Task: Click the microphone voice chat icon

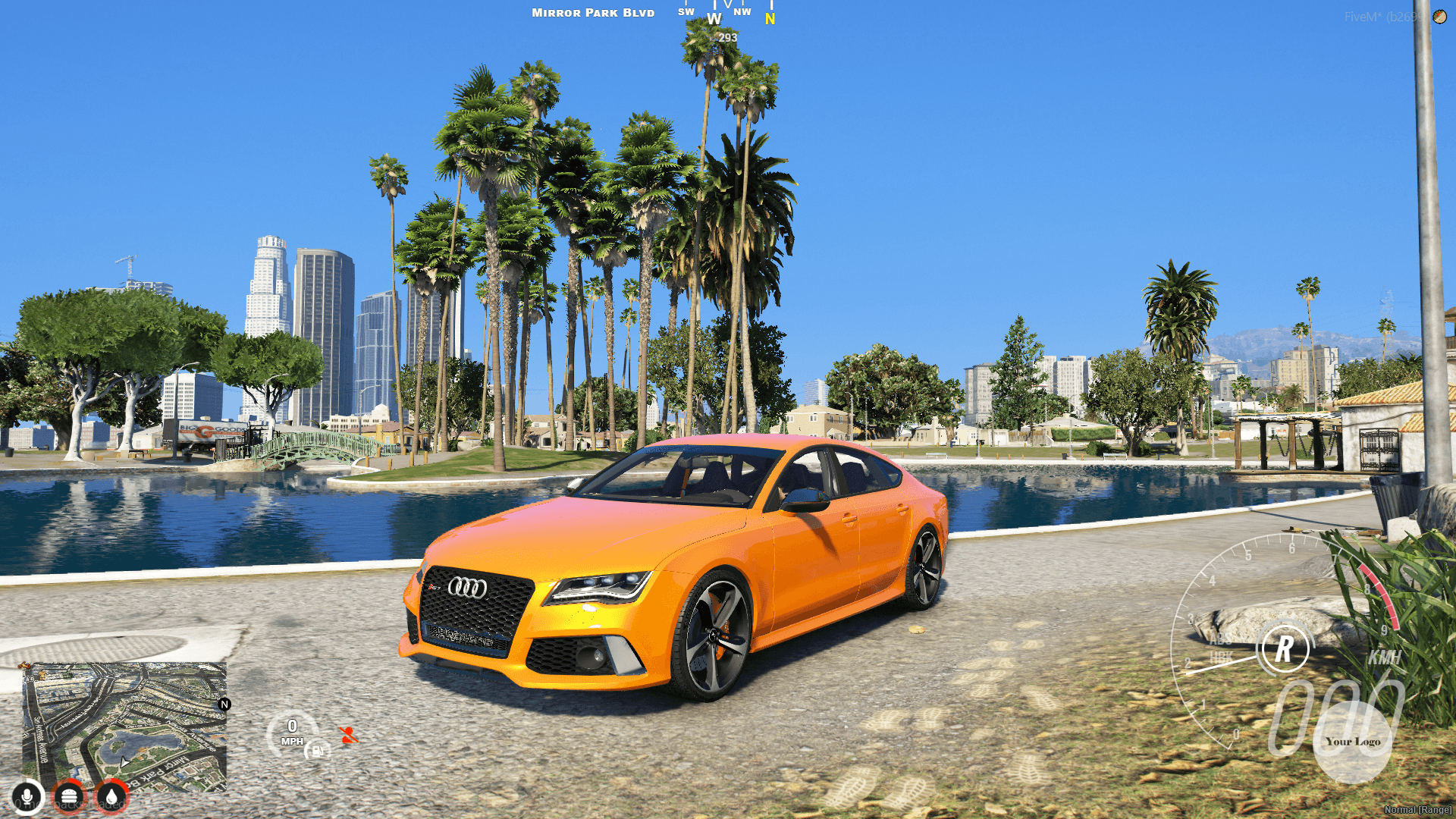Action: tap(27, 798)
